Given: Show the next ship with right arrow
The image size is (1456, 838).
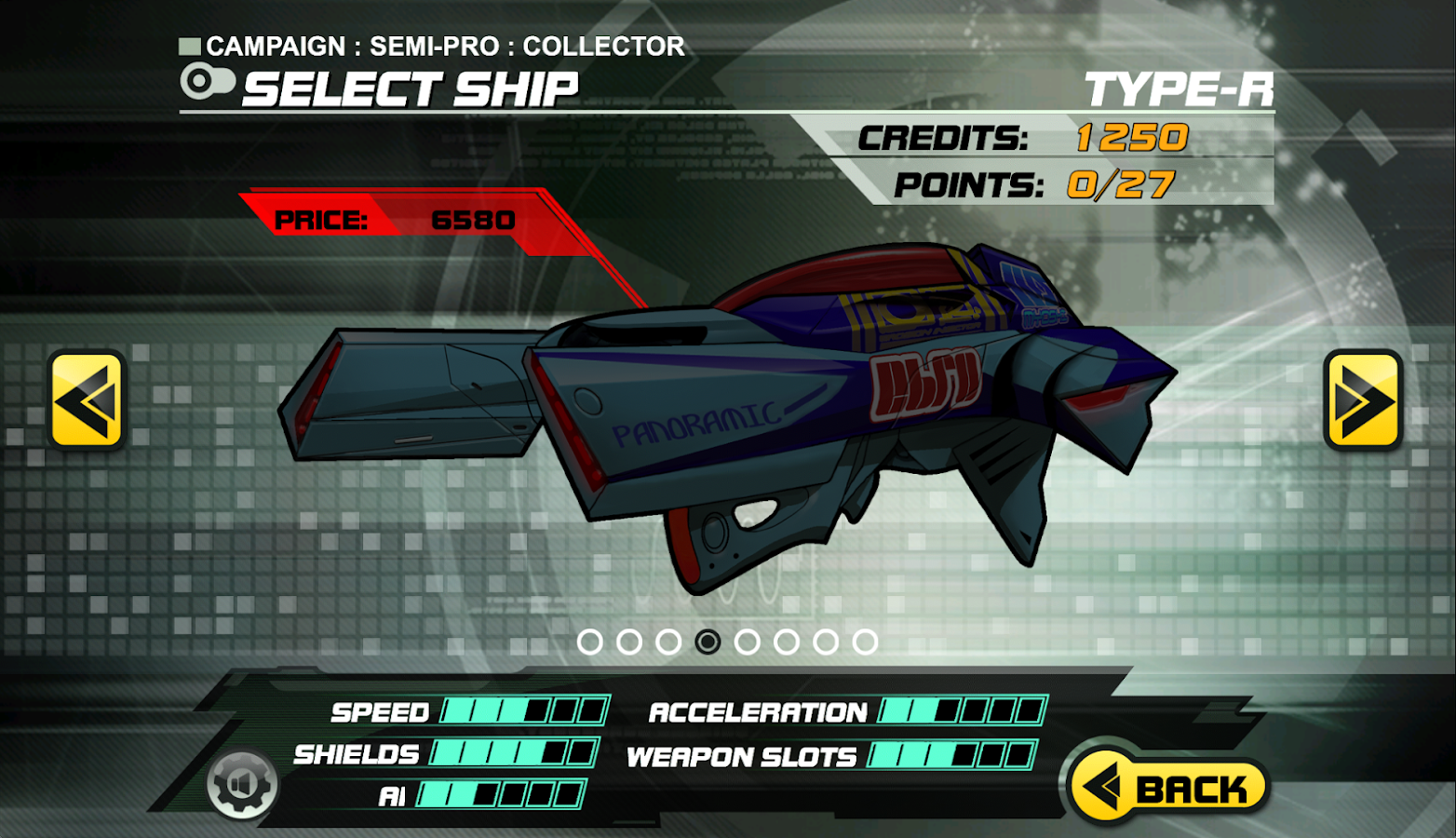Looking at the screenshot, I should pos(1363,400).
